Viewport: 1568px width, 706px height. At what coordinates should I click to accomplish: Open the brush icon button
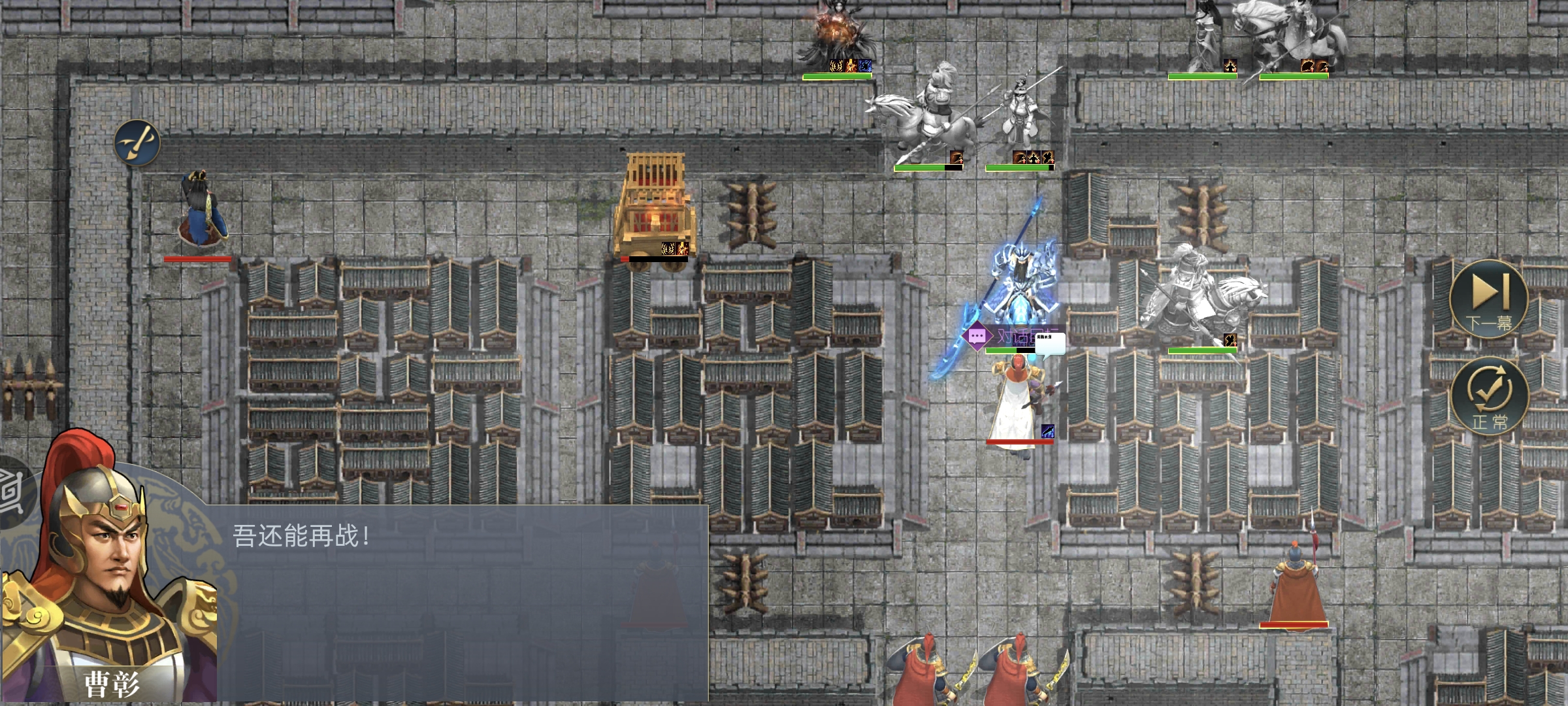137,143
